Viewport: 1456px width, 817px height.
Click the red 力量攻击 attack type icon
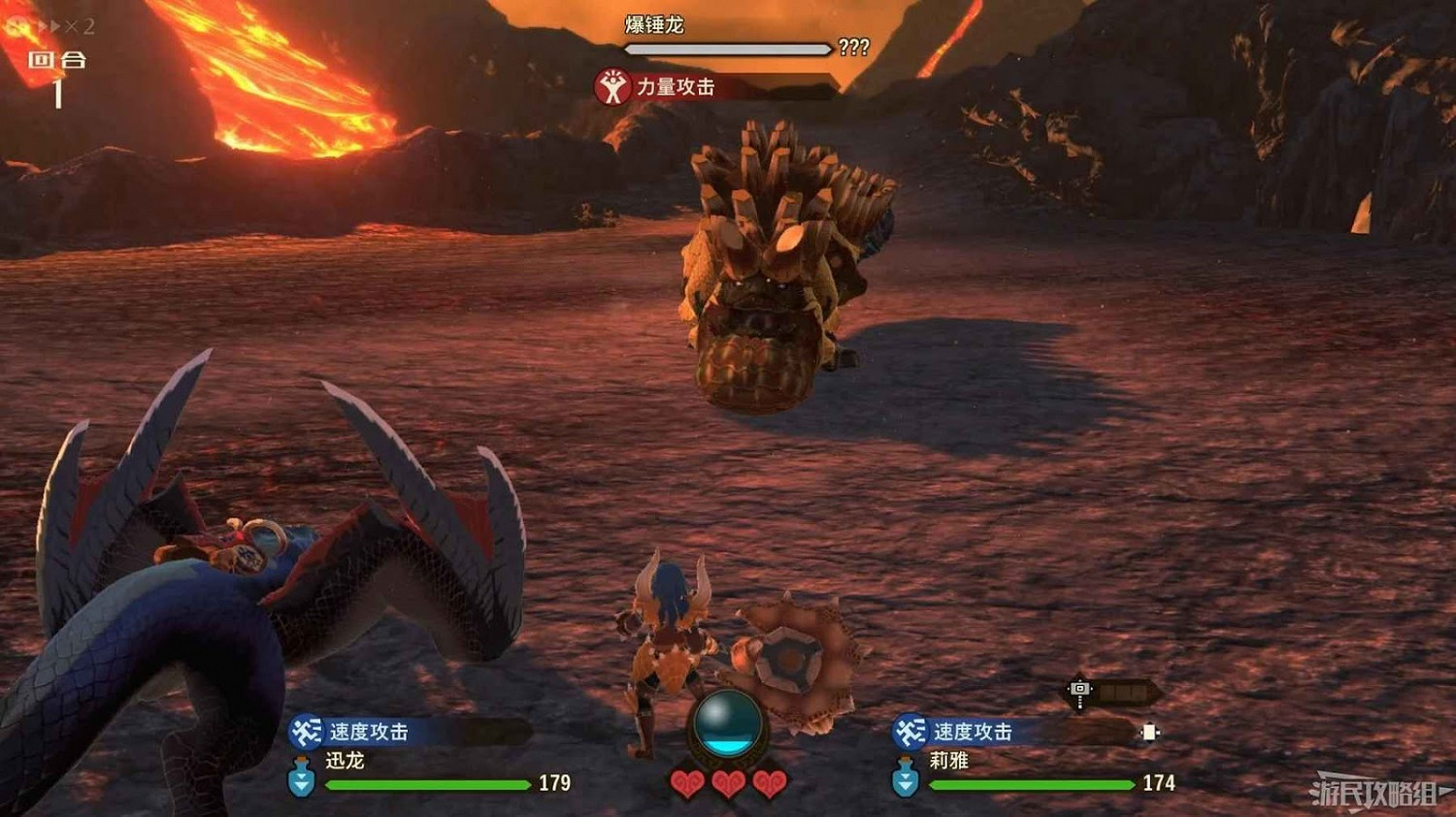612,85
